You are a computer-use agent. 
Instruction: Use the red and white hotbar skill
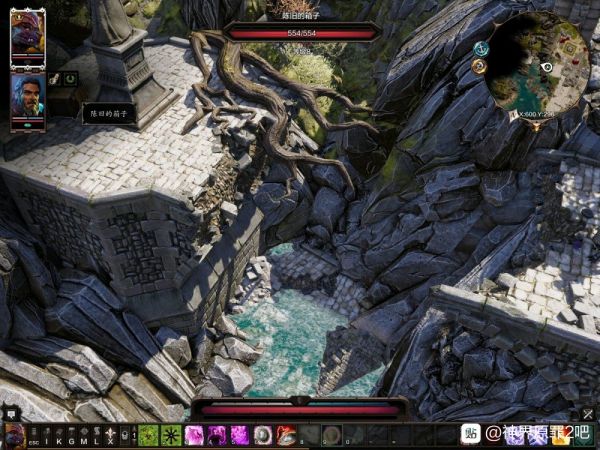pos(286,435)
